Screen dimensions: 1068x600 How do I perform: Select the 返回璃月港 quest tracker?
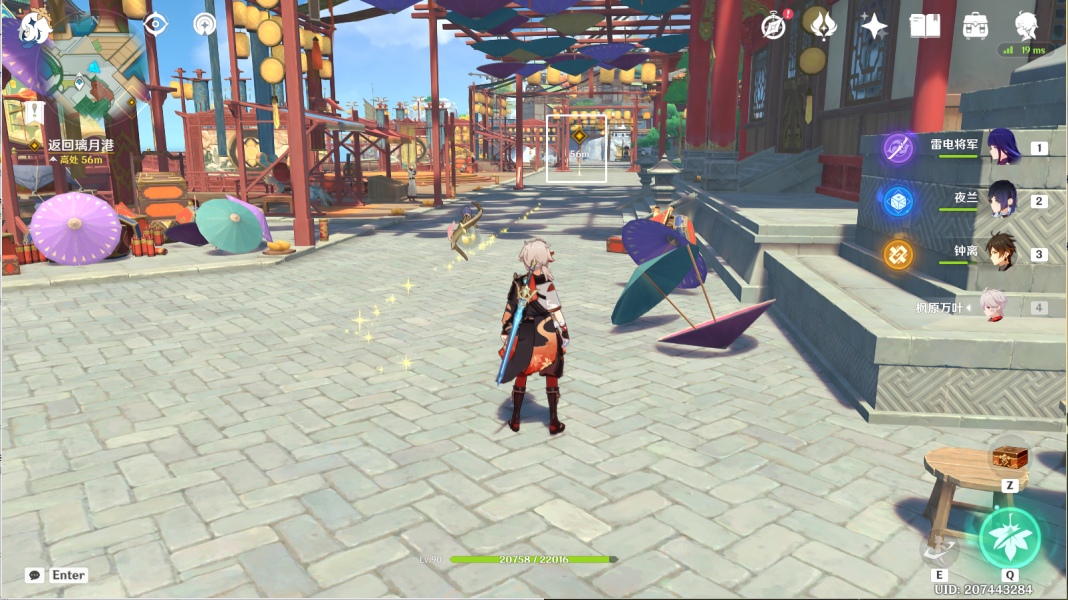click(80, 145)
